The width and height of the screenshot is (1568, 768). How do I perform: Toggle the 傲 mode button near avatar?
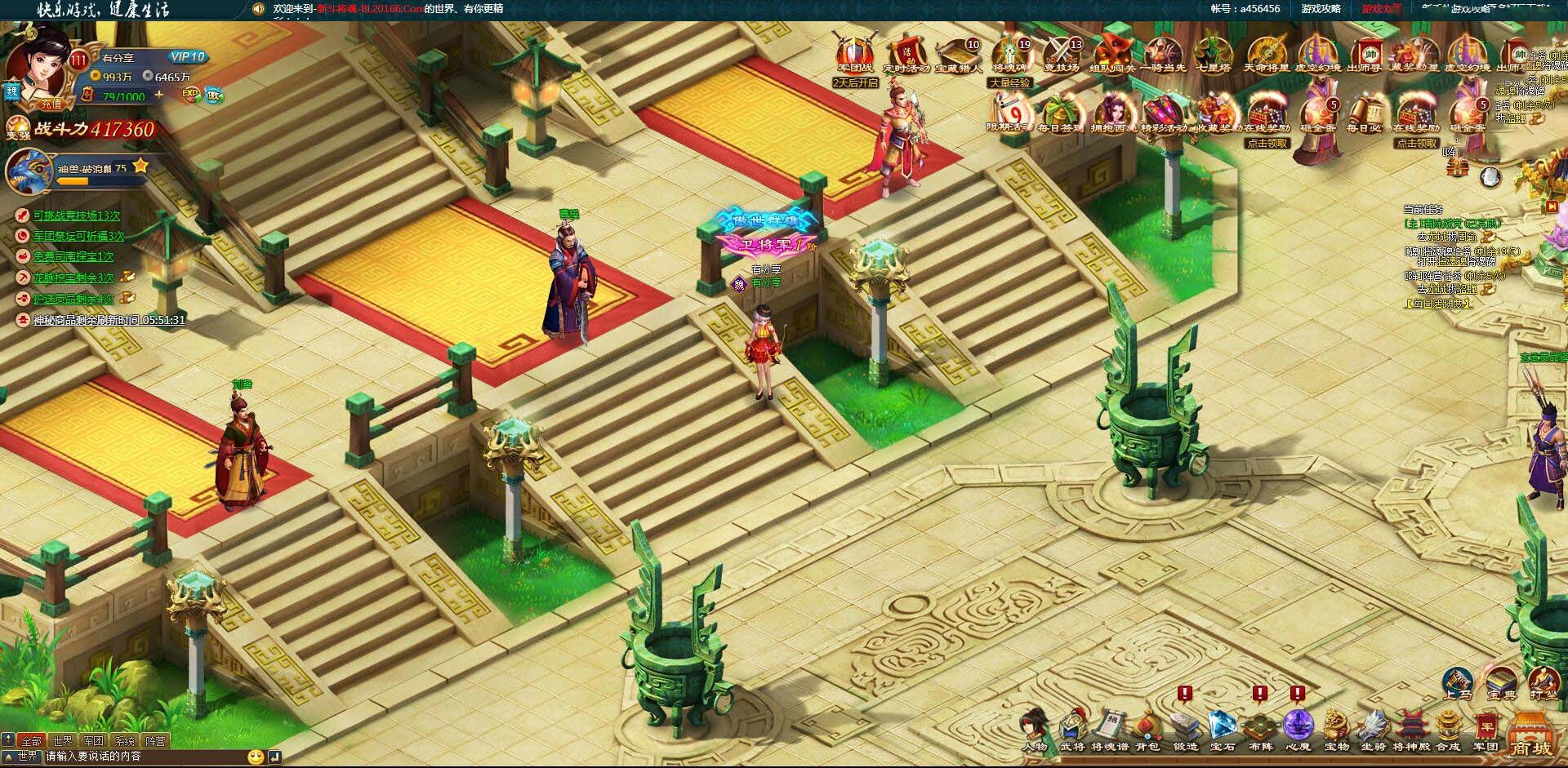[x=216, y=95]
